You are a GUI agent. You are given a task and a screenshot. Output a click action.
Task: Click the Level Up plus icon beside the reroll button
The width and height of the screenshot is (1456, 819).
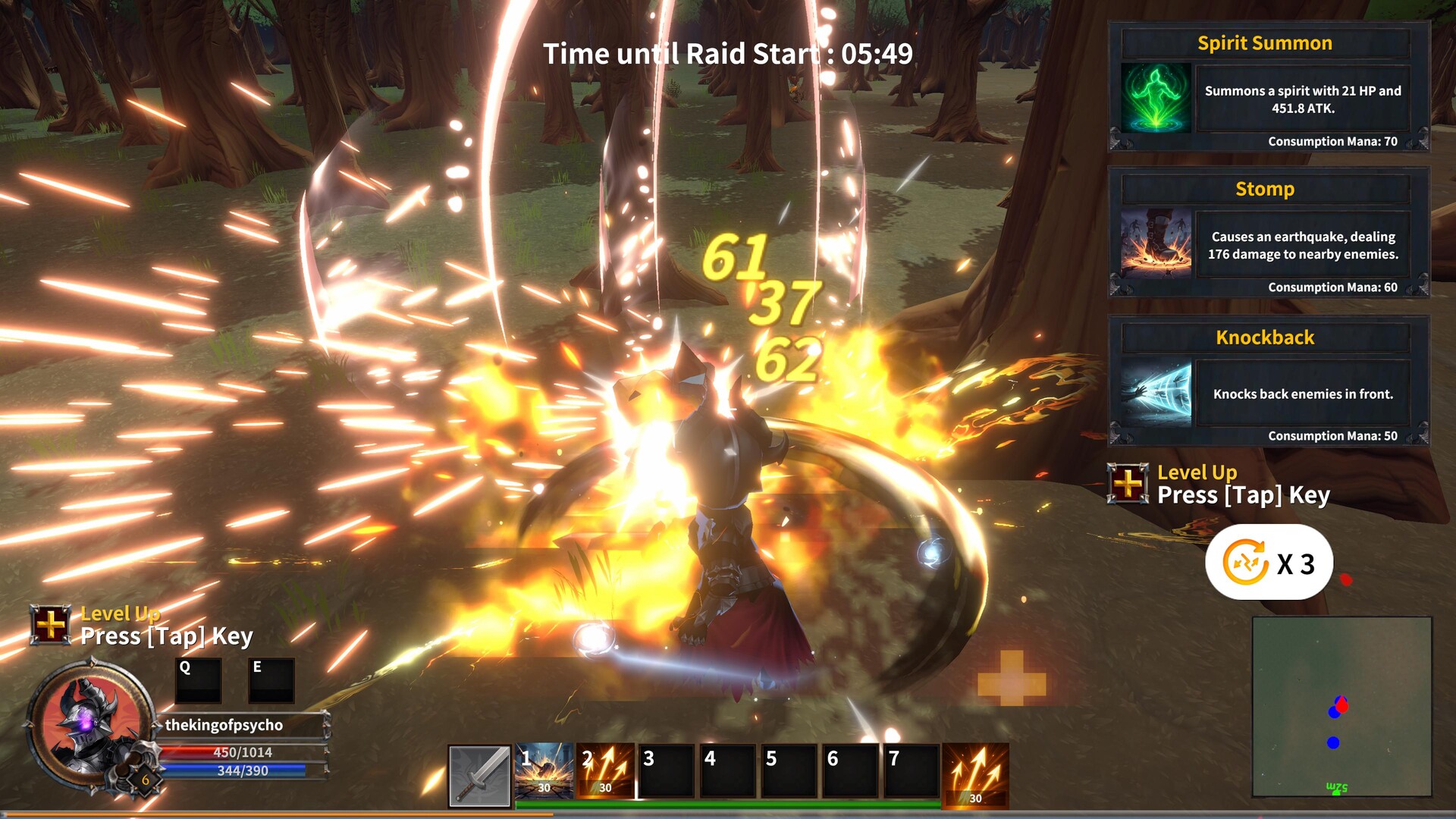click(1128, 483)
